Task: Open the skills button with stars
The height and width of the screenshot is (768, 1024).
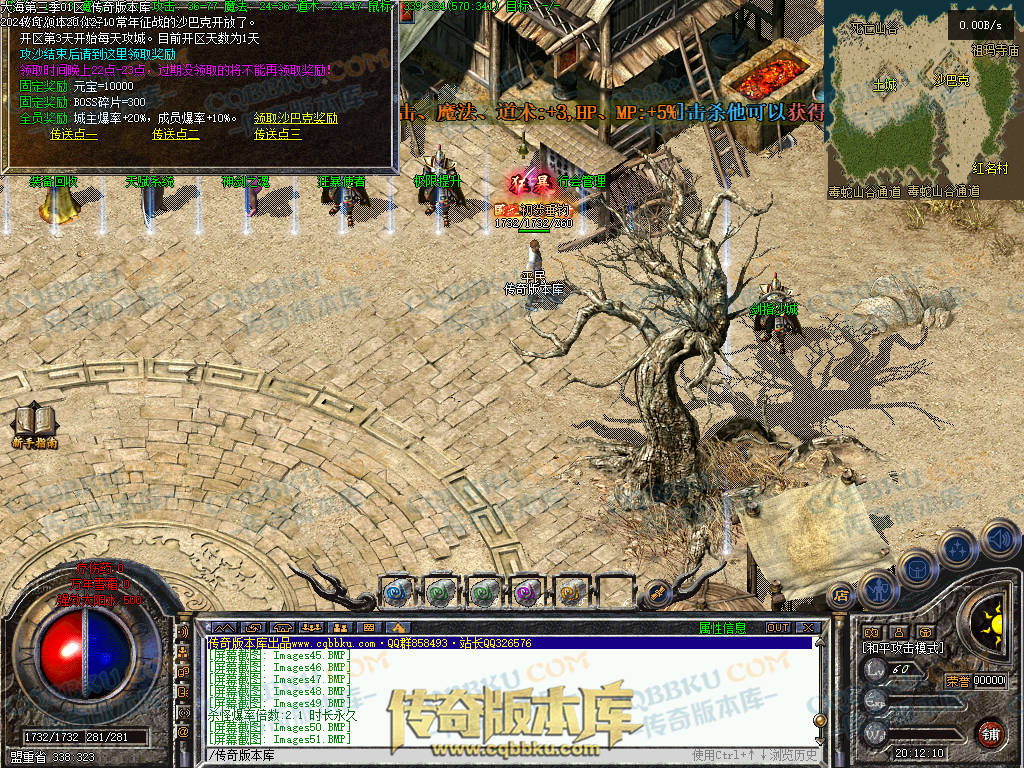Action: (958, 548)
